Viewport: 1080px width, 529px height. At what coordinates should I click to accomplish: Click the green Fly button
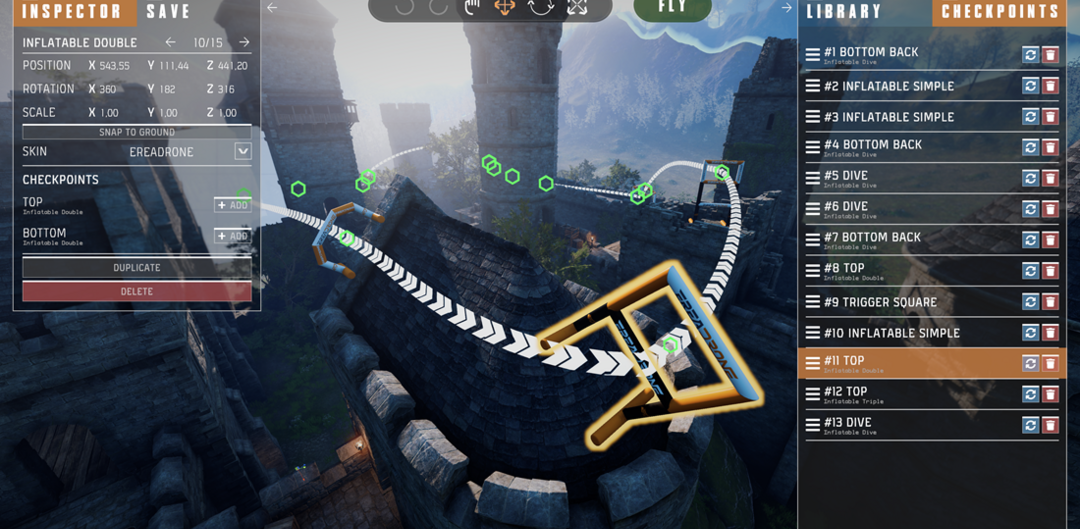point(673,8)
